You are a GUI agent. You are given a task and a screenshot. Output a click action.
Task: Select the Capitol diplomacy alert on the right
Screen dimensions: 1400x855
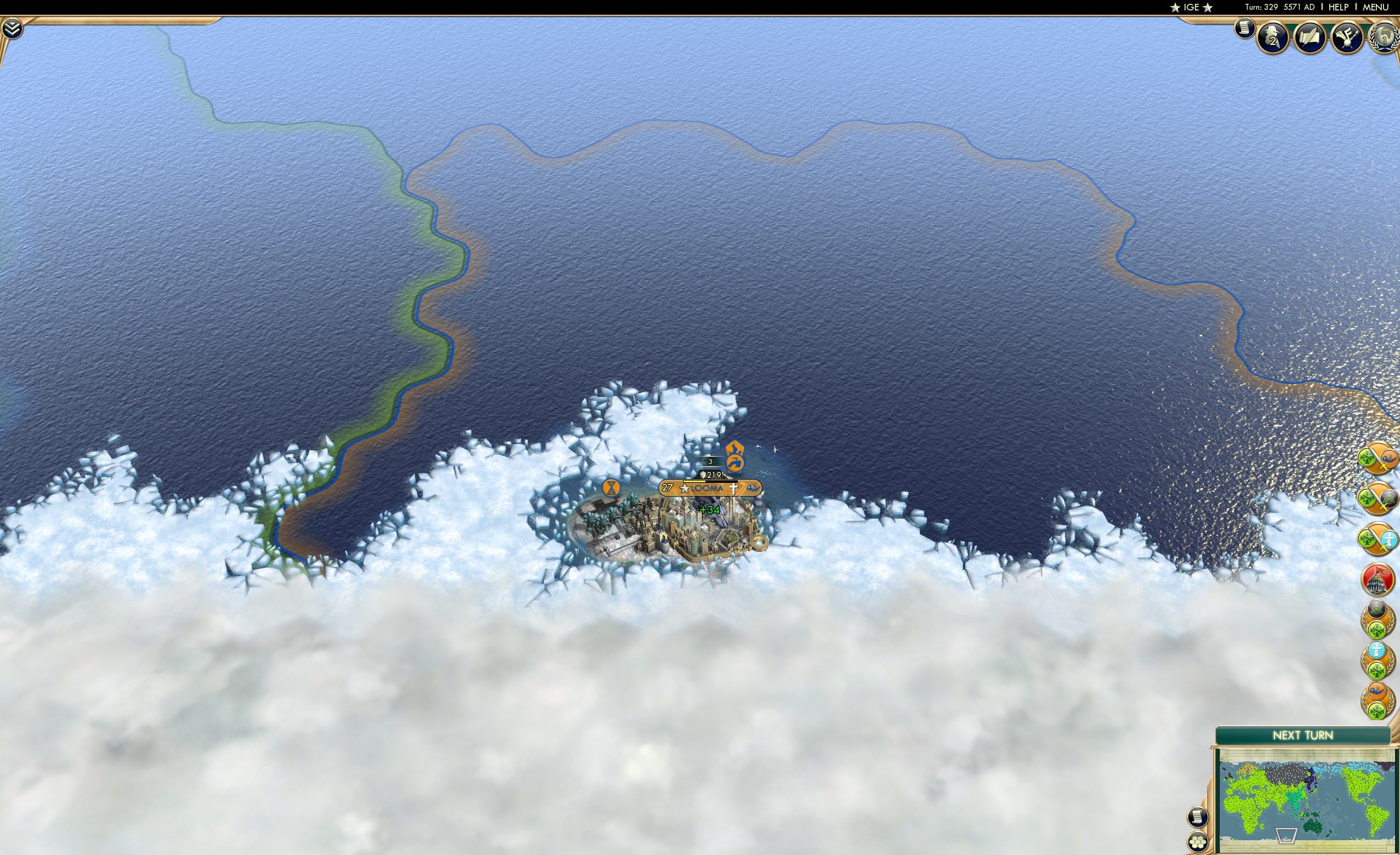pos(1377,578)
